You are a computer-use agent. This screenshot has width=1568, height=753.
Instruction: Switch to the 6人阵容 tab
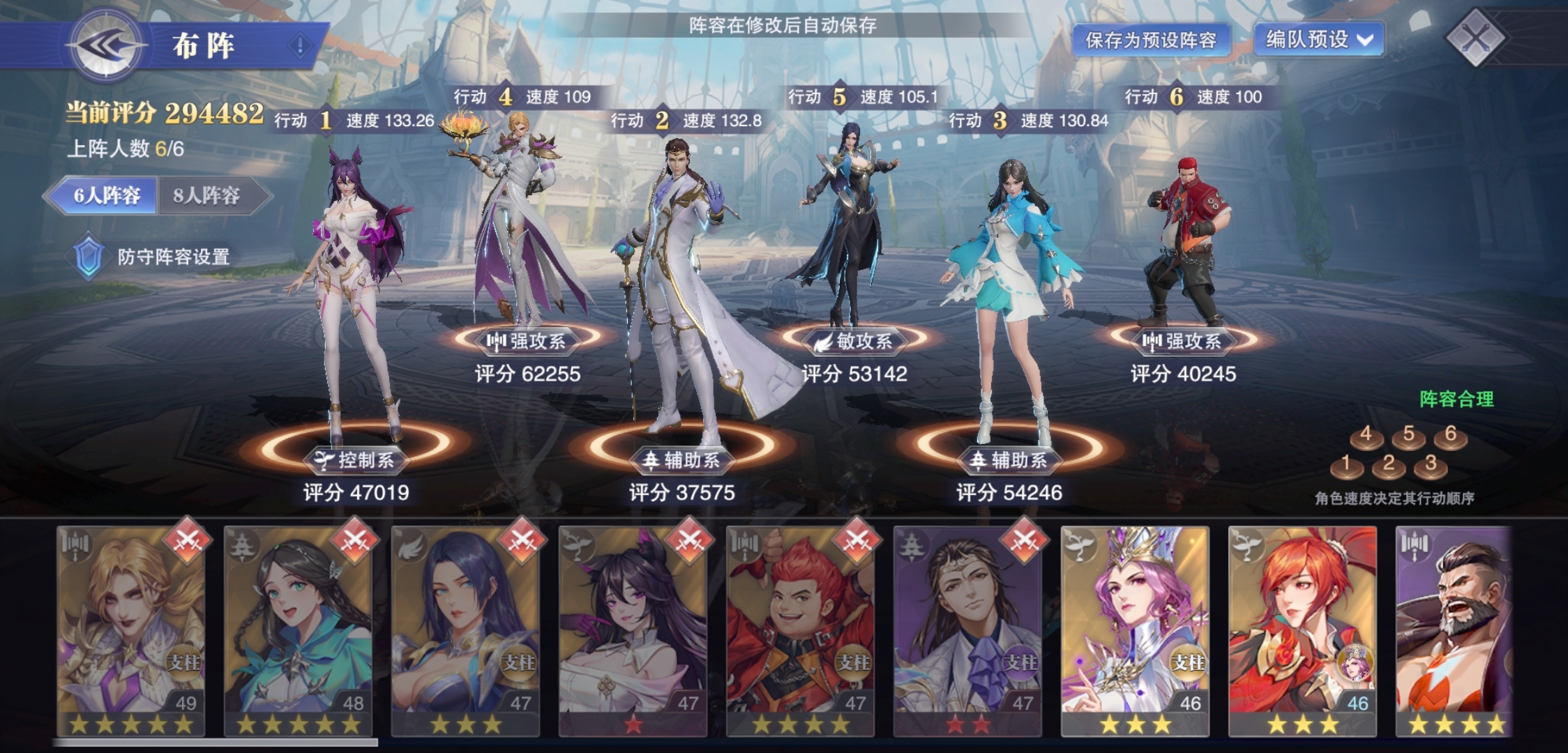coord(107,195)
